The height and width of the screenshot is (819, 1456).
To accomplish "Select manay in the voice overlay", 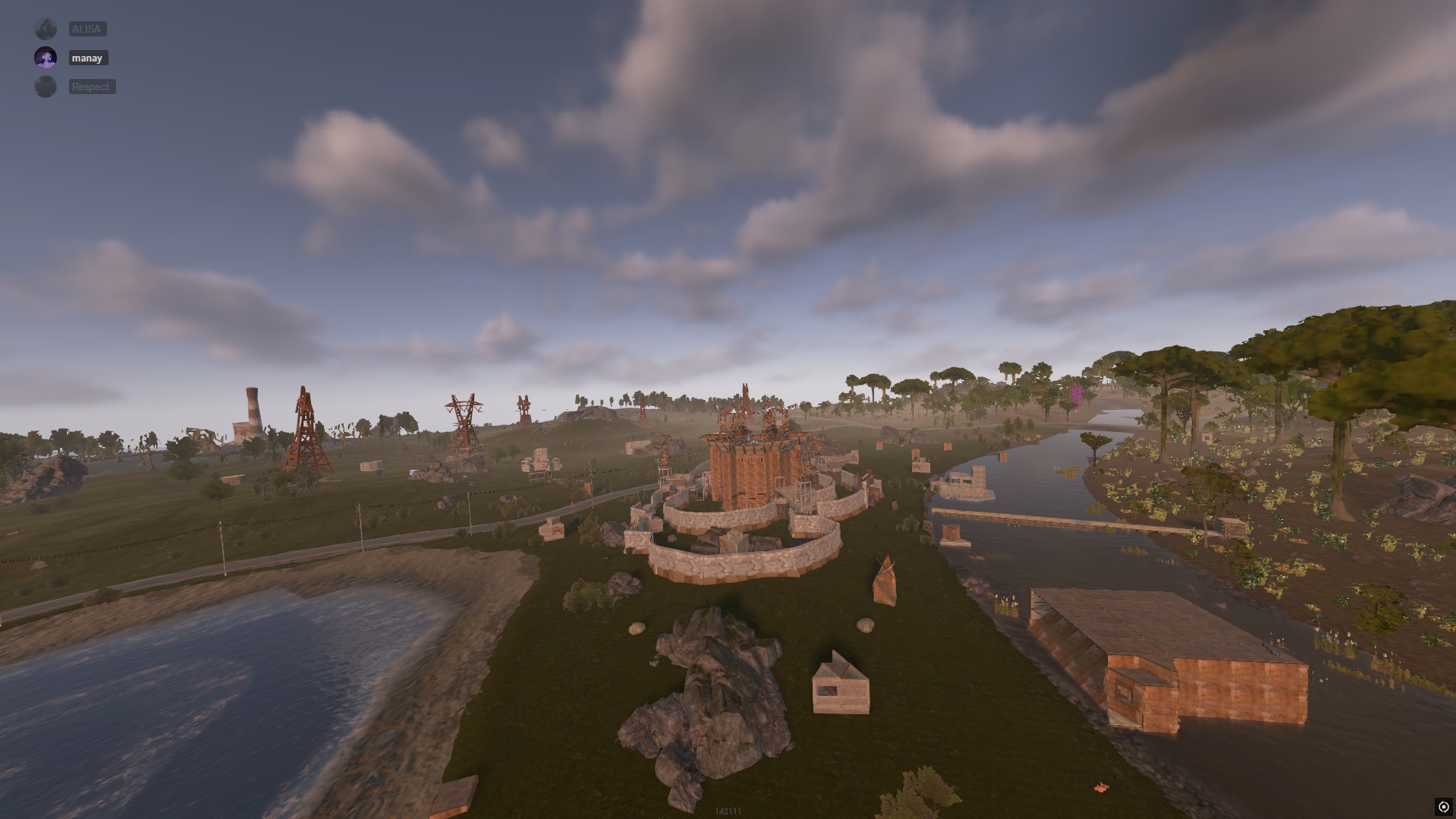I will point(87,58).
